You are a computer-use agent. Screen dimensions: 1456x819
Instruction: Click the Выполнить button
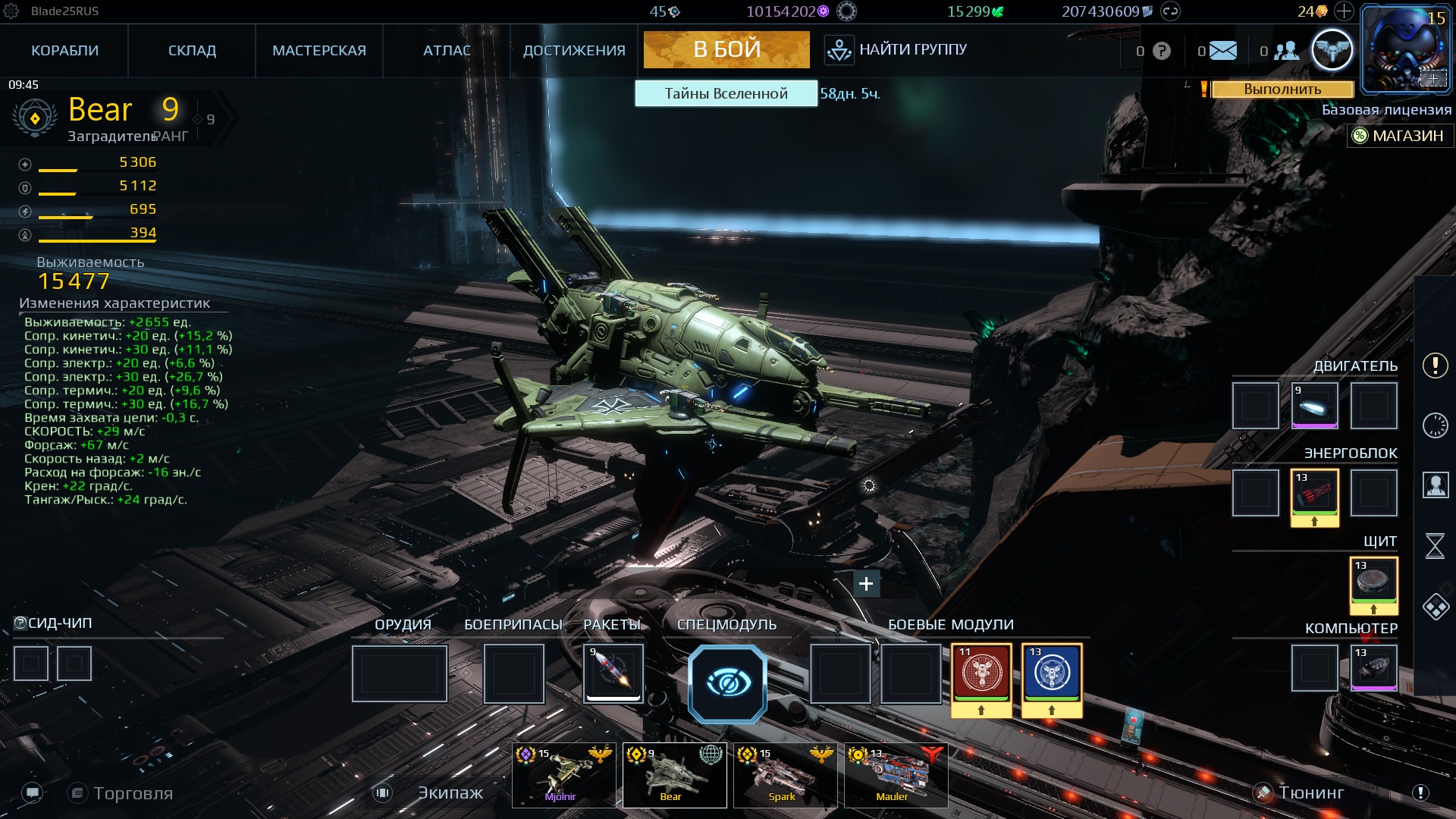pos(1283,90)
